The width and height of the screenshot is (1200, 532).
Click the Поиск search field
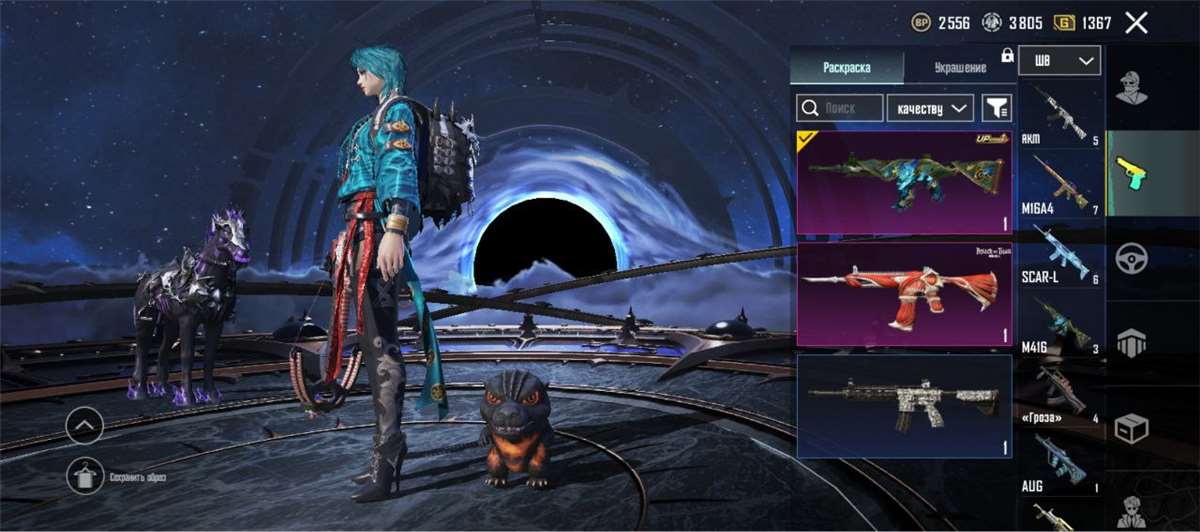coord(840,108)
